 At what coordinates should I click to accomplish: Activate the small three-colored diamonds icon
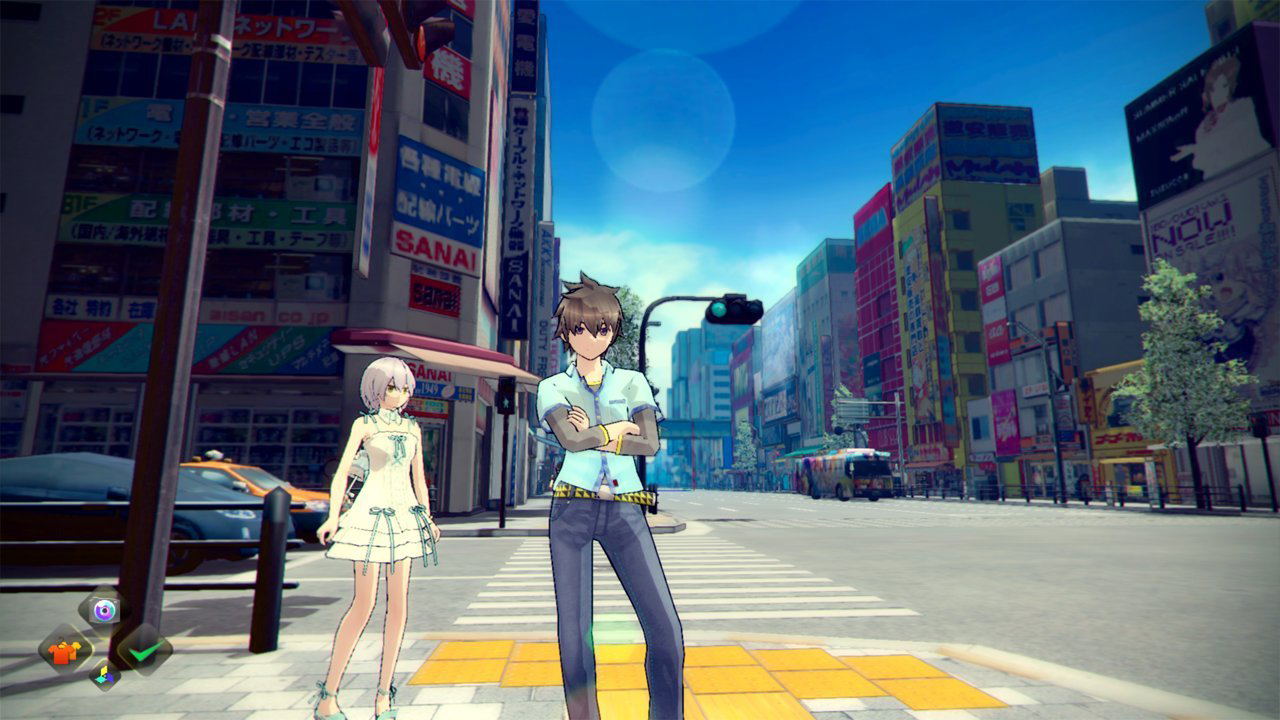(x=105, y=675)
